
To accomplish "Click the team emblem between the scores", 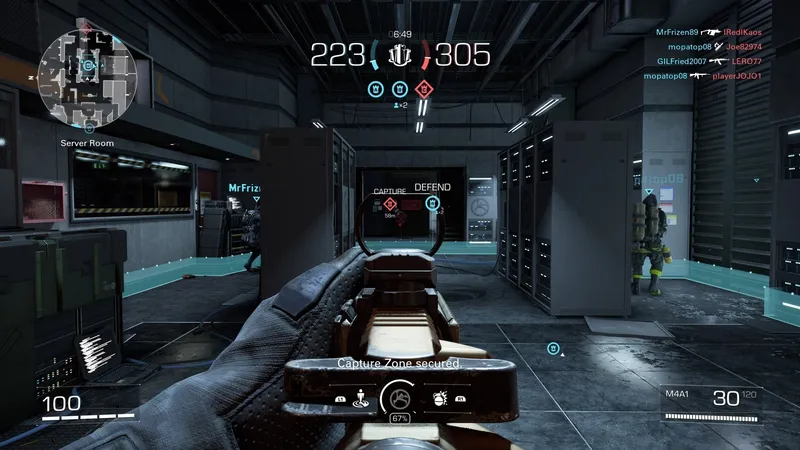I will (399, 53).
